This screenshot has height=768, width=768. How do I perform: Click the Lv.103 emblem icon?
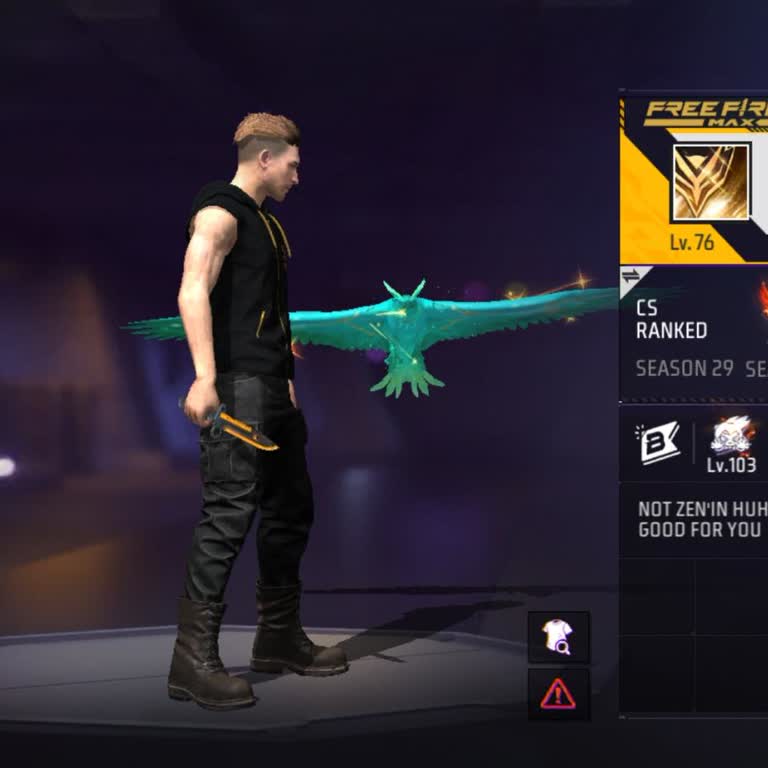(x=733, y=437)
